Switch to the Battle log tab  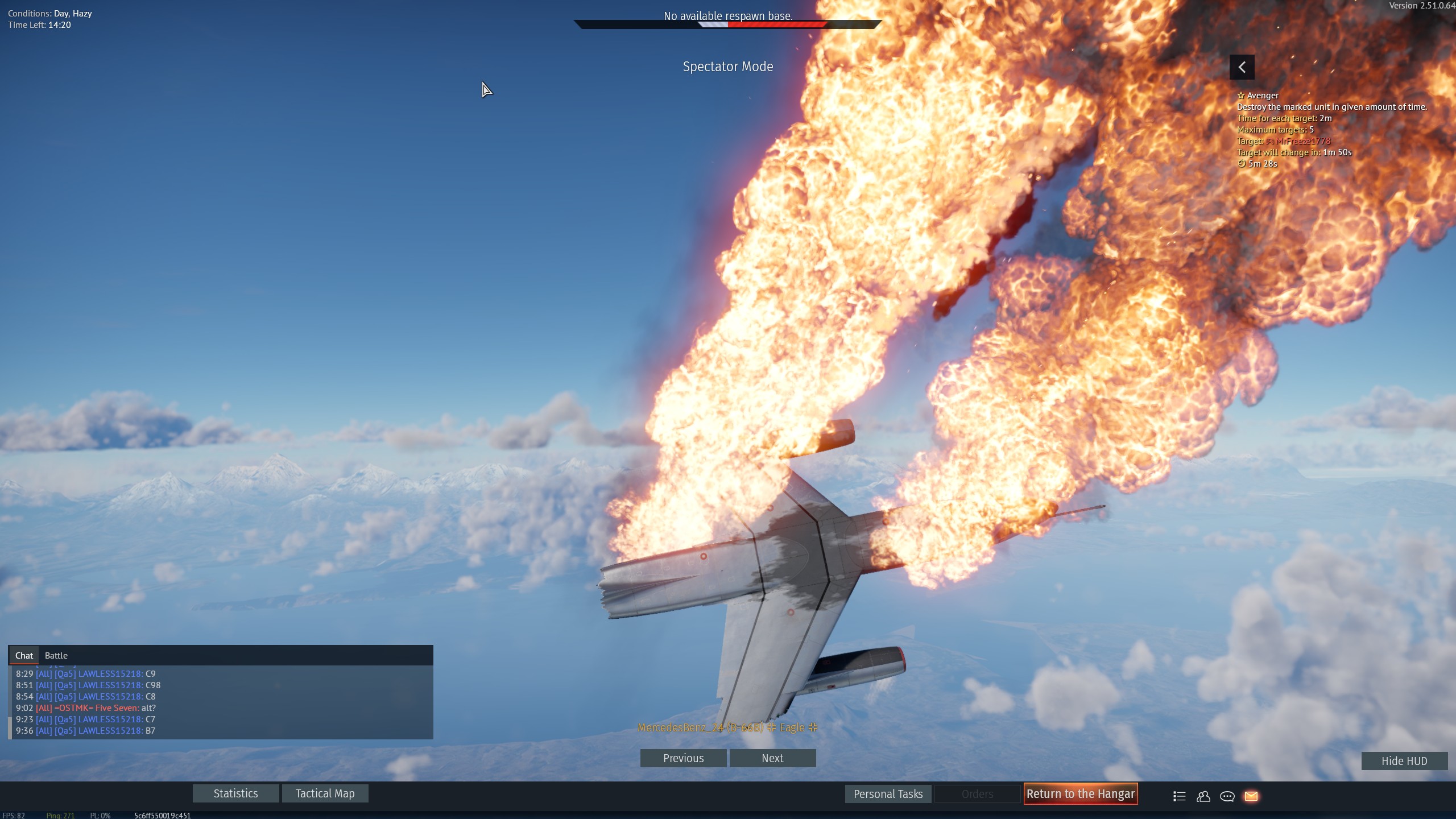tap(56, 655)
